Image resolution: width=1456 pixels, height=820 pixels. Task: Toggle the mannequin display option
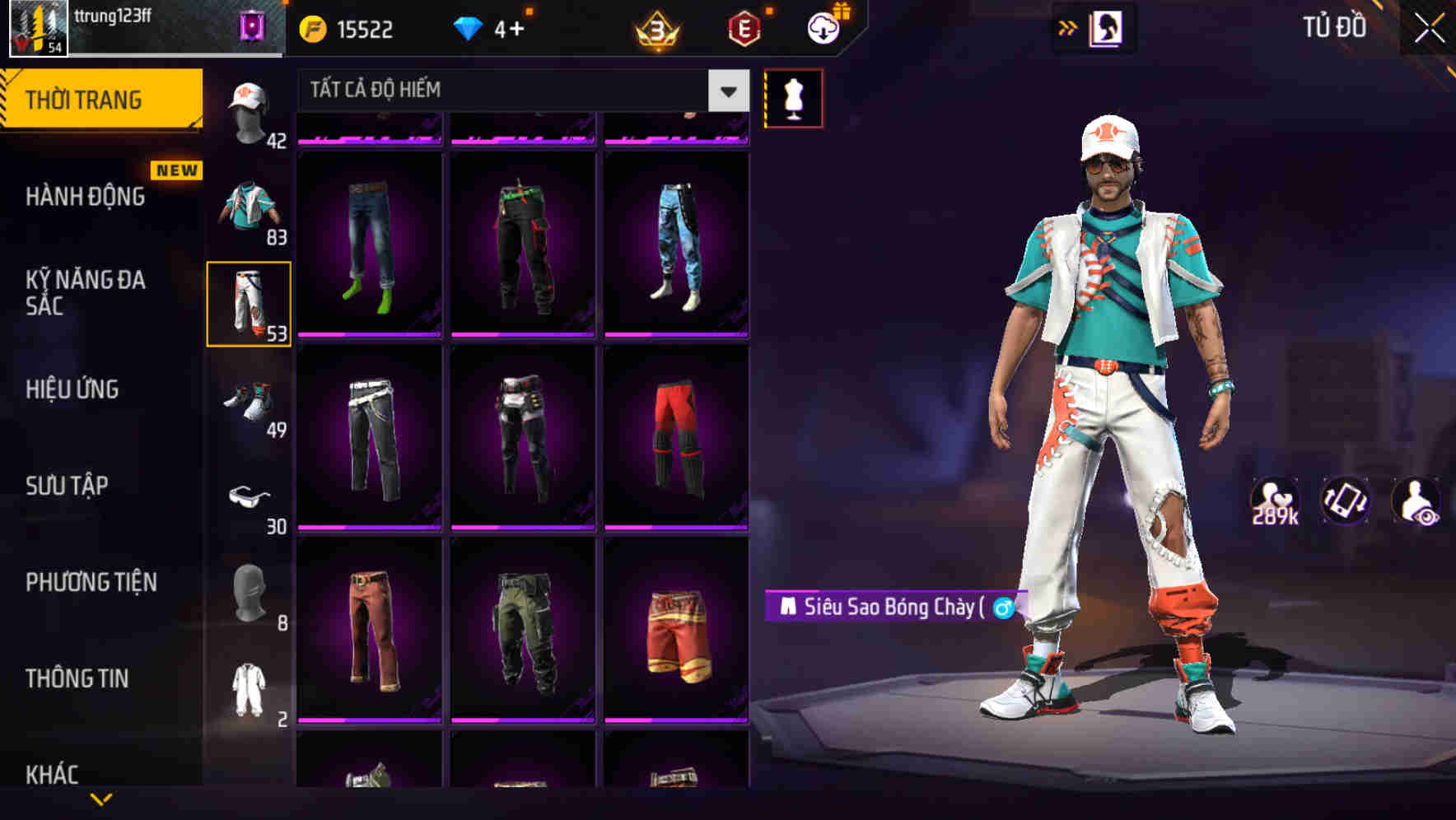pos(795,100)
